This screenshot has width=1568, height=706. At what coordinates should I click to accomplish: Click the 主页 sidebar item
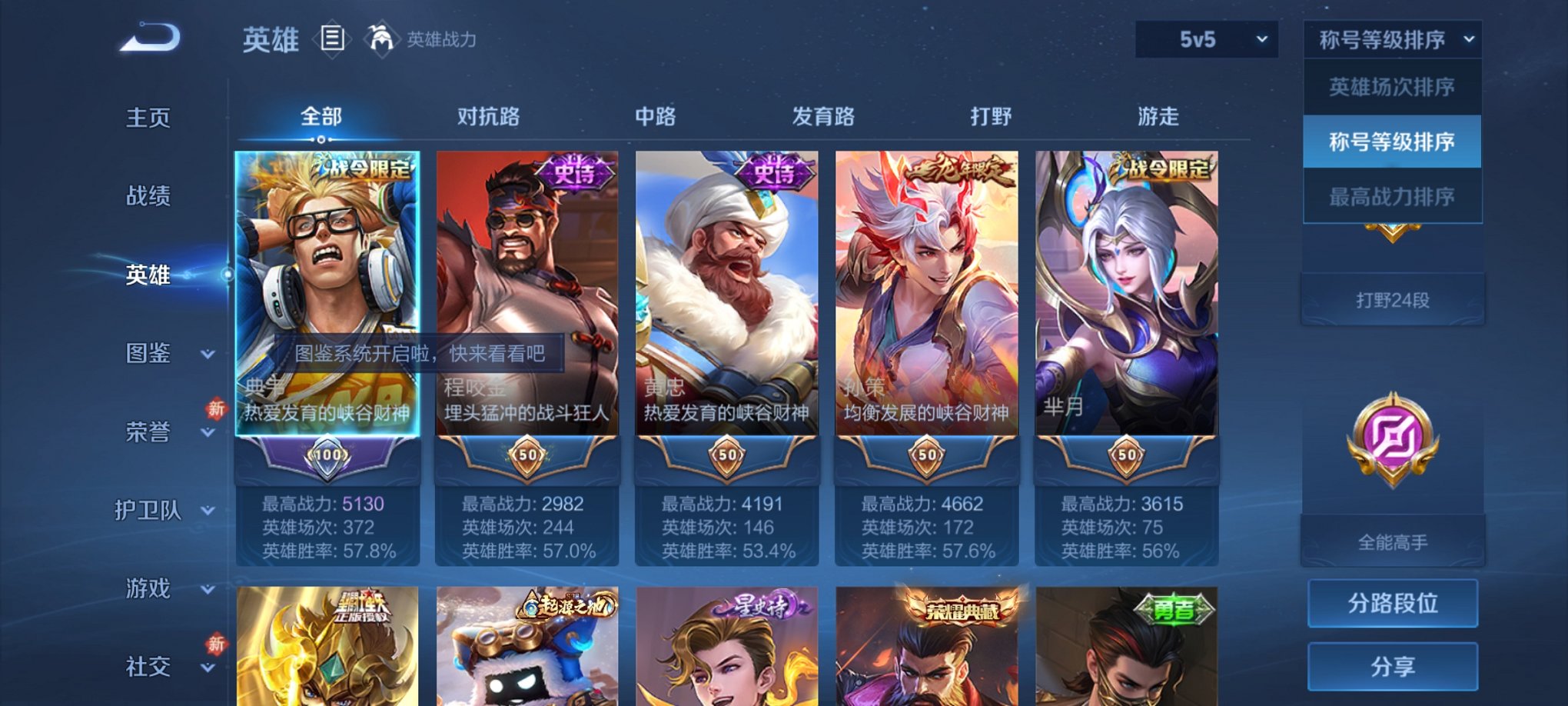pyautogui.click(x=146, y=118)
